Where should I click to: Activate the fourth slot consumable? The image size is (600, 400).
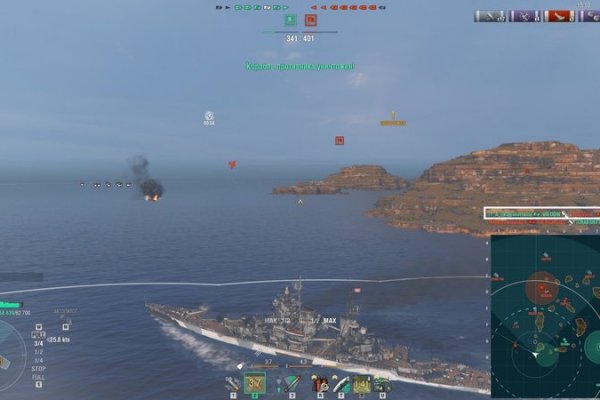[318, 383]
